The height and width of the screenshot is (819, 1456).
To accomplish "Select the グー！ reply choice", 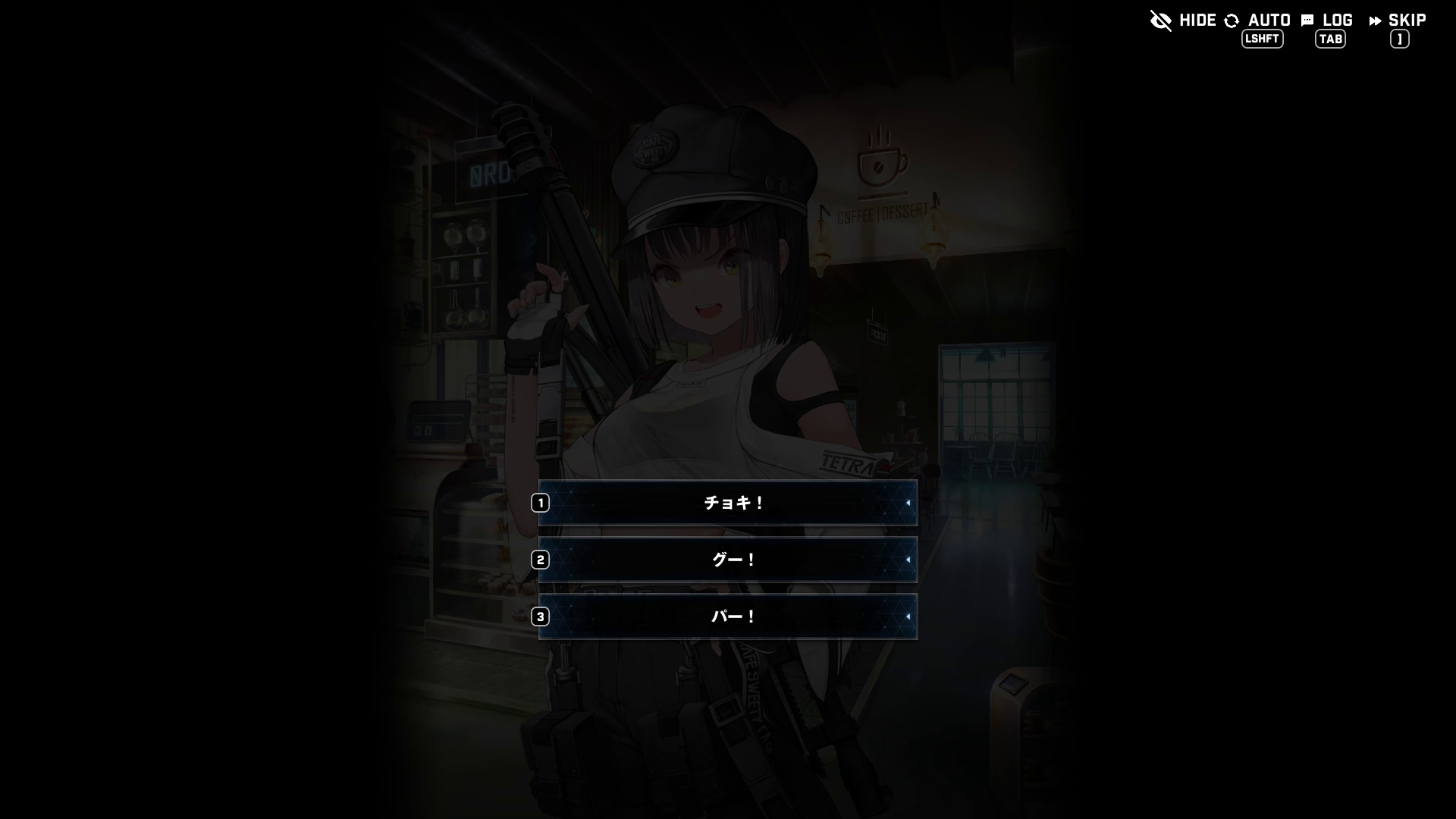I will coord(728,560).
